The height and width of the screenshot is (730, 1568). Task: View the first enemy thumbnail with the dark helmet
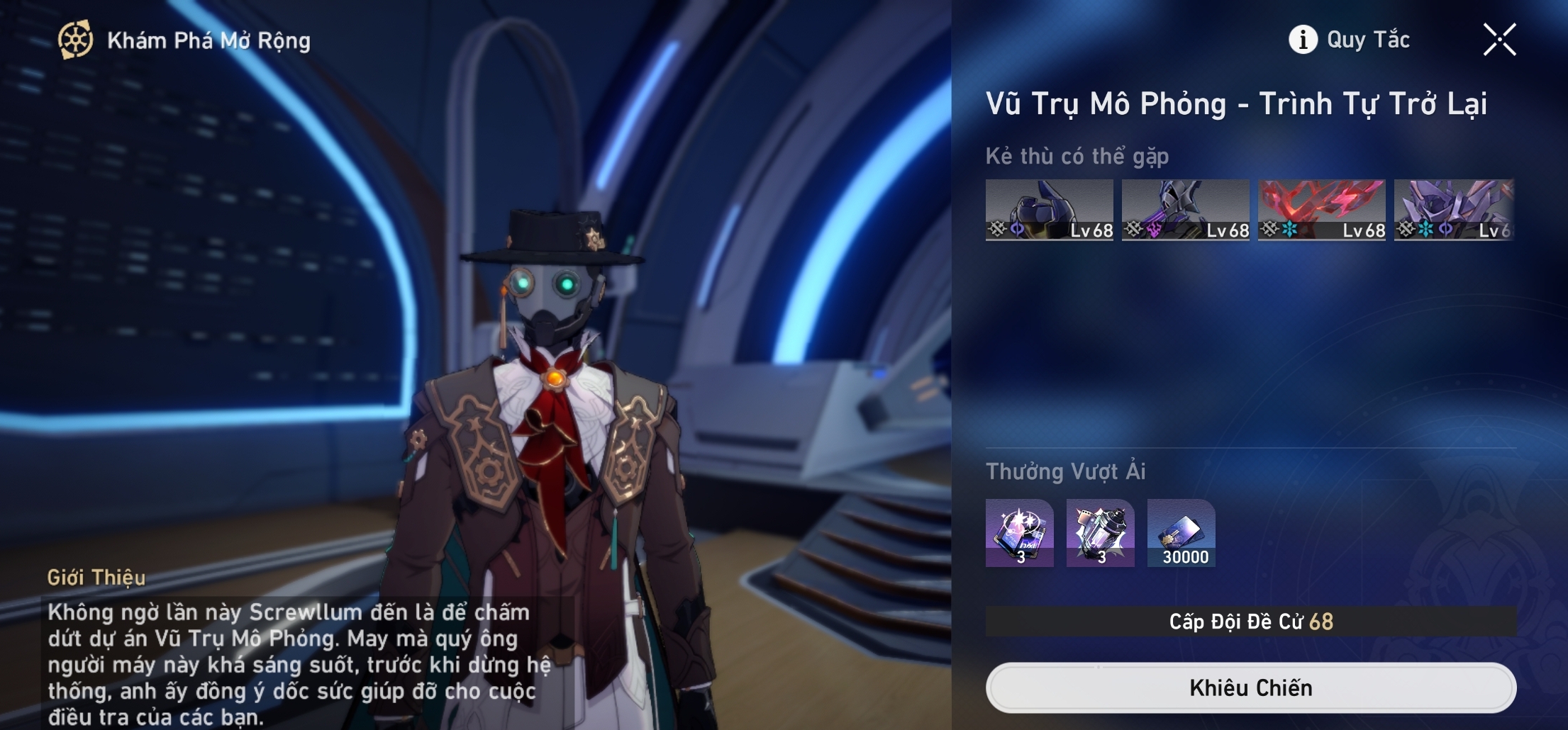(1049, 210)
